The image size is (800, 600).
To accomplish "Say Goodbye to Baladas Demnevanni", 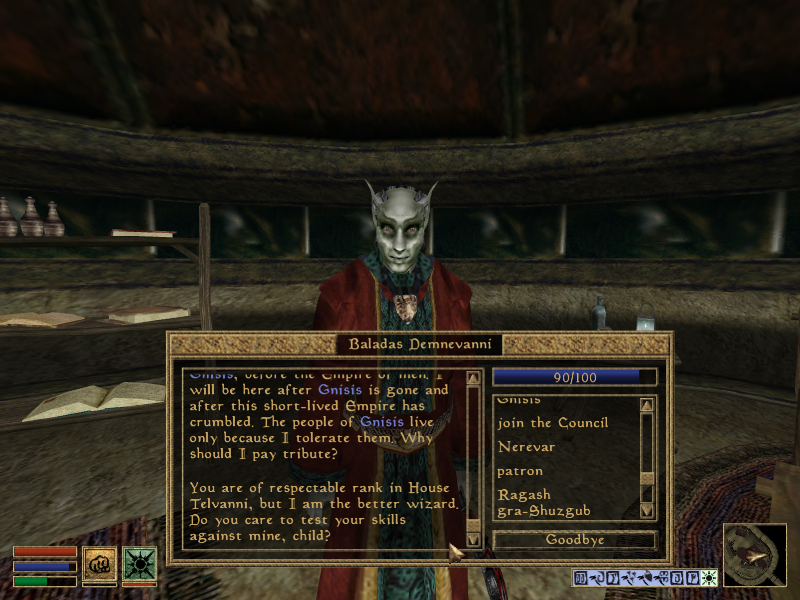I will [574, 540].
